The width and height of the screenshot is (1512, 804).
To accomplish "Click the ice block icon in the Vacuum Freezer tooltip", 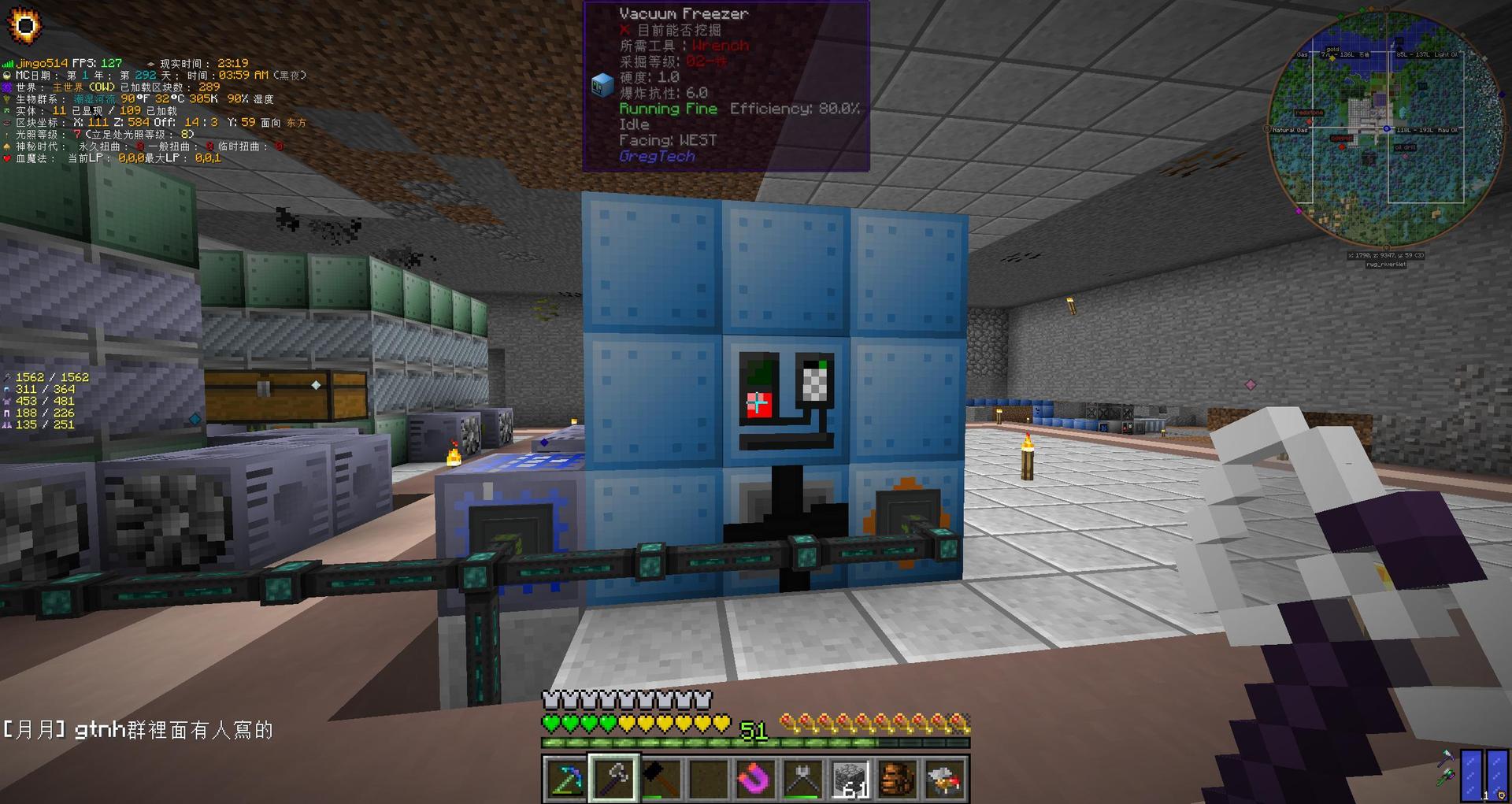I will pyautogui.click(x=602, y=83).
